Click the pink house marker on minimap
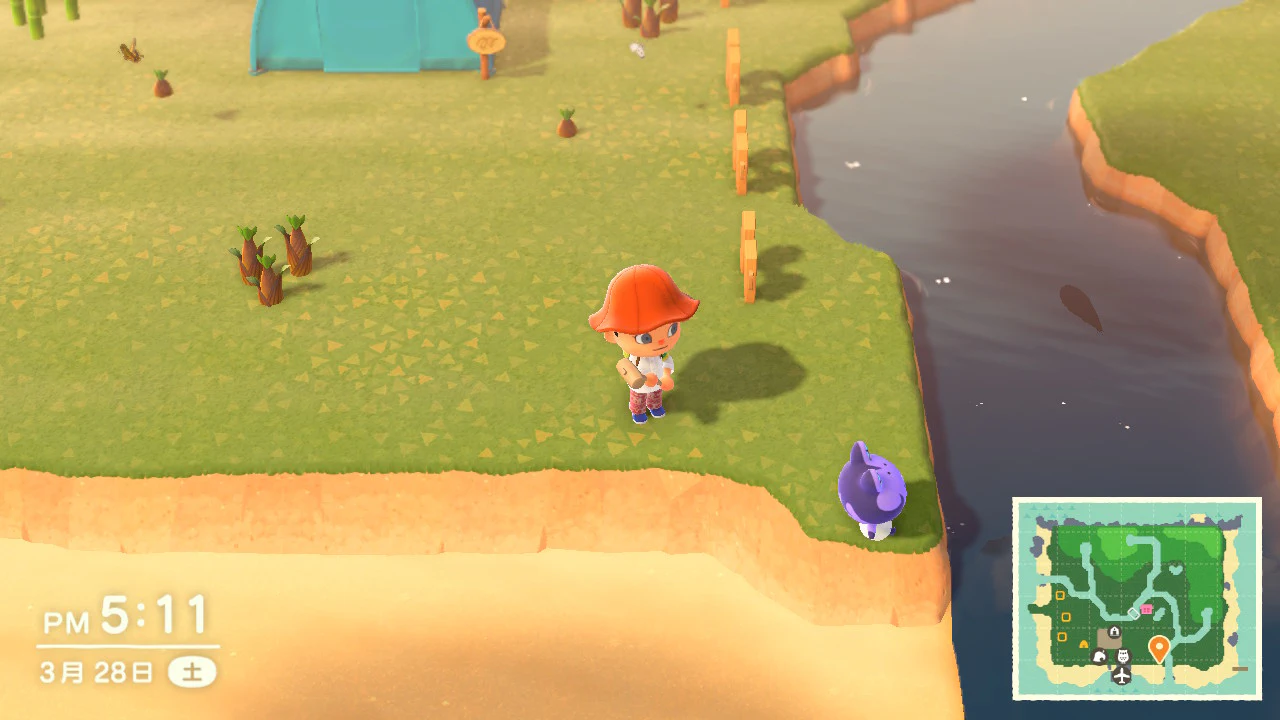The image size is (1280, 720). point(1146,609)
